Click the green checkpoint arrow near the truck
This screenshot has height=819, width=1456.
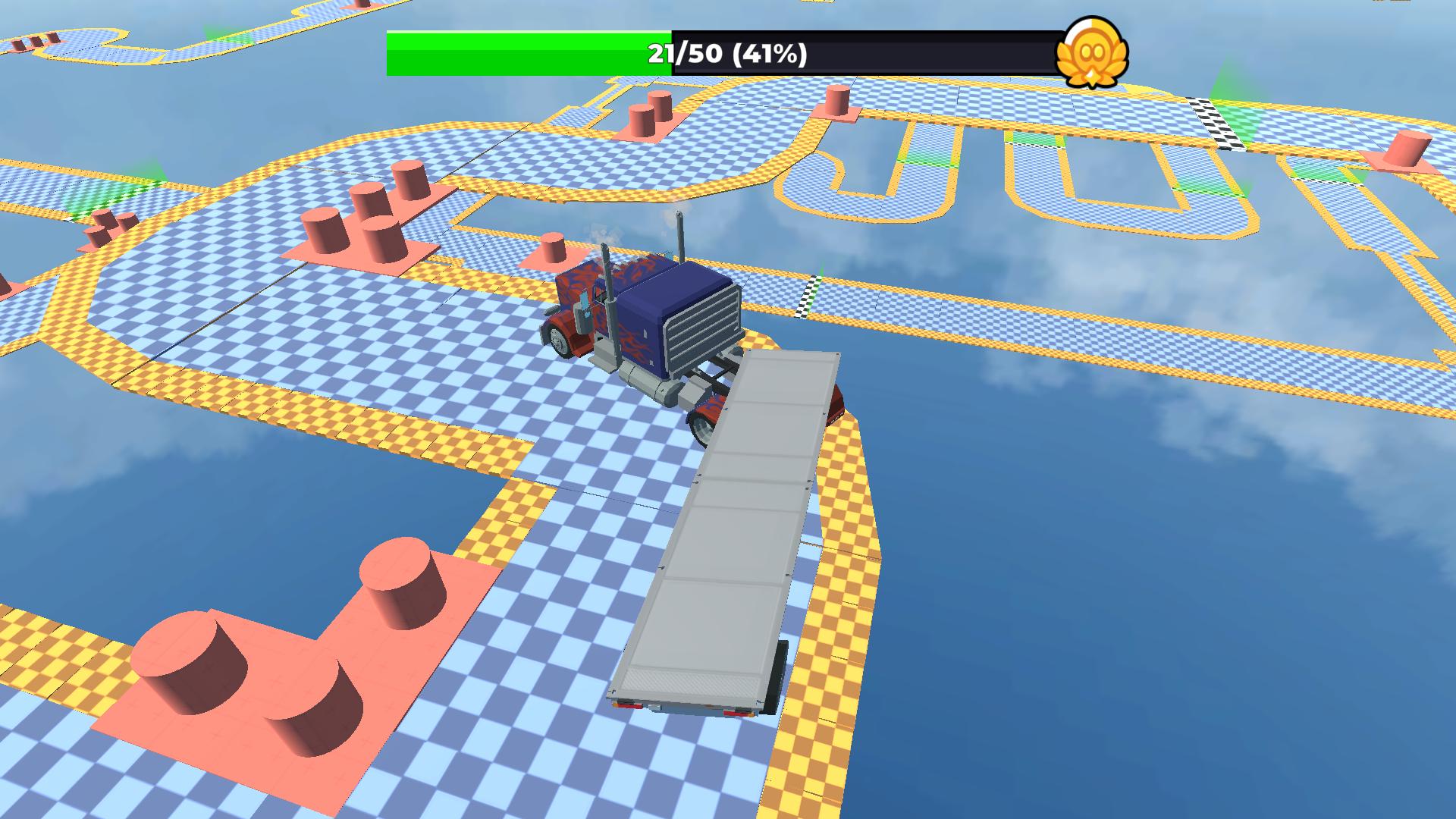tap(822, 271)
